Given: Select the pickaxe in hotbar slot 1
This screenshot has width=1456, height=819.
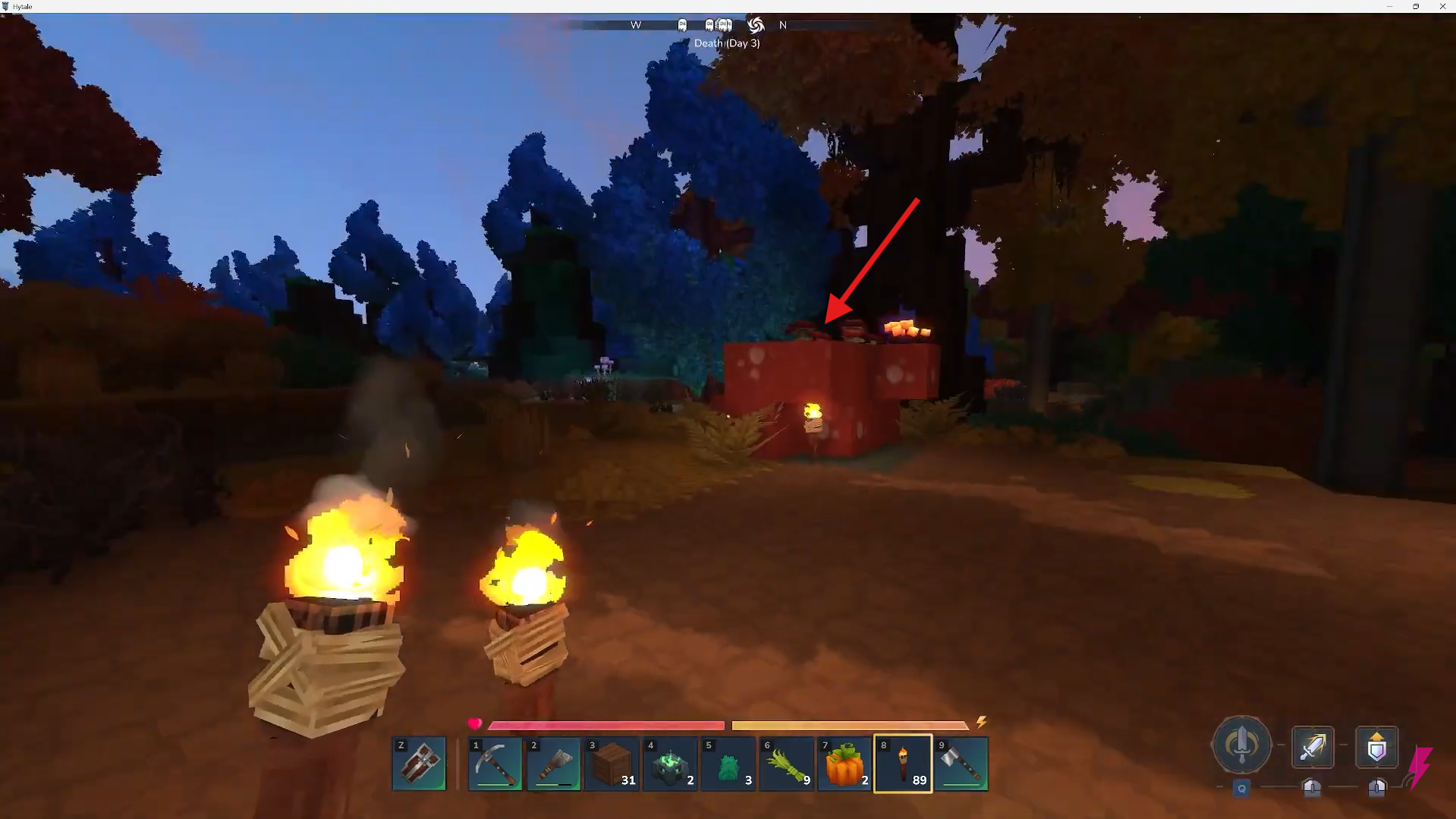Looking at the screenshot, I should [495, 763].
